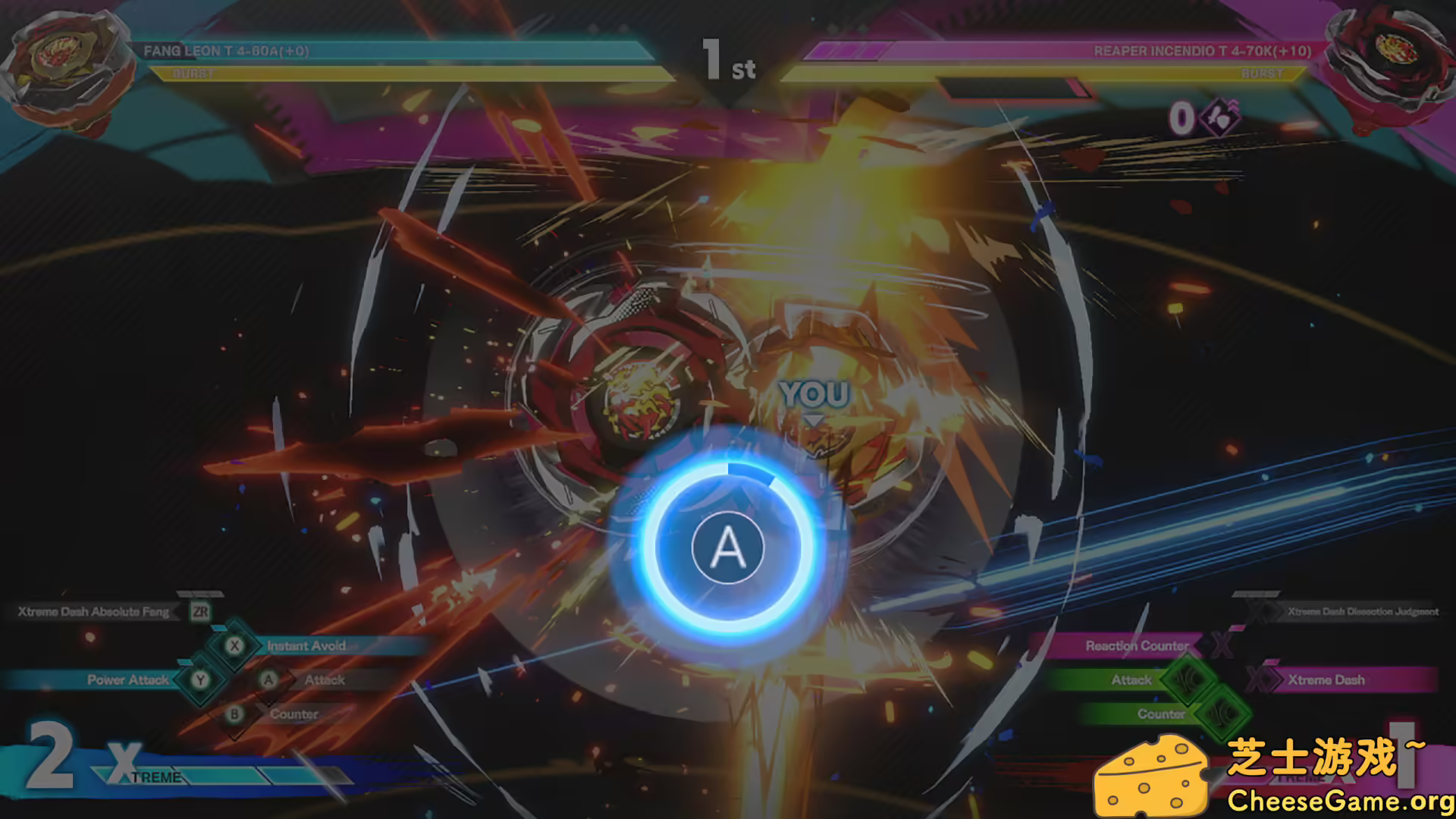Screen dimensions: 1456x819
Task: Expand the opponent's Counter command entry
Action: (x=1161, y=714)
